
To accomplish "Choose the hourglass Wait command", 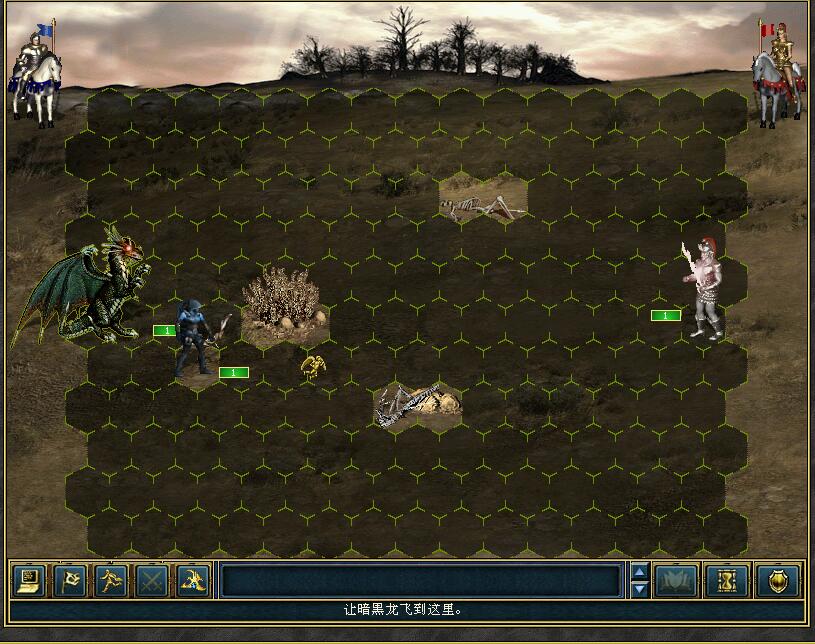I will pyautogui.click(x=727, y=580).
